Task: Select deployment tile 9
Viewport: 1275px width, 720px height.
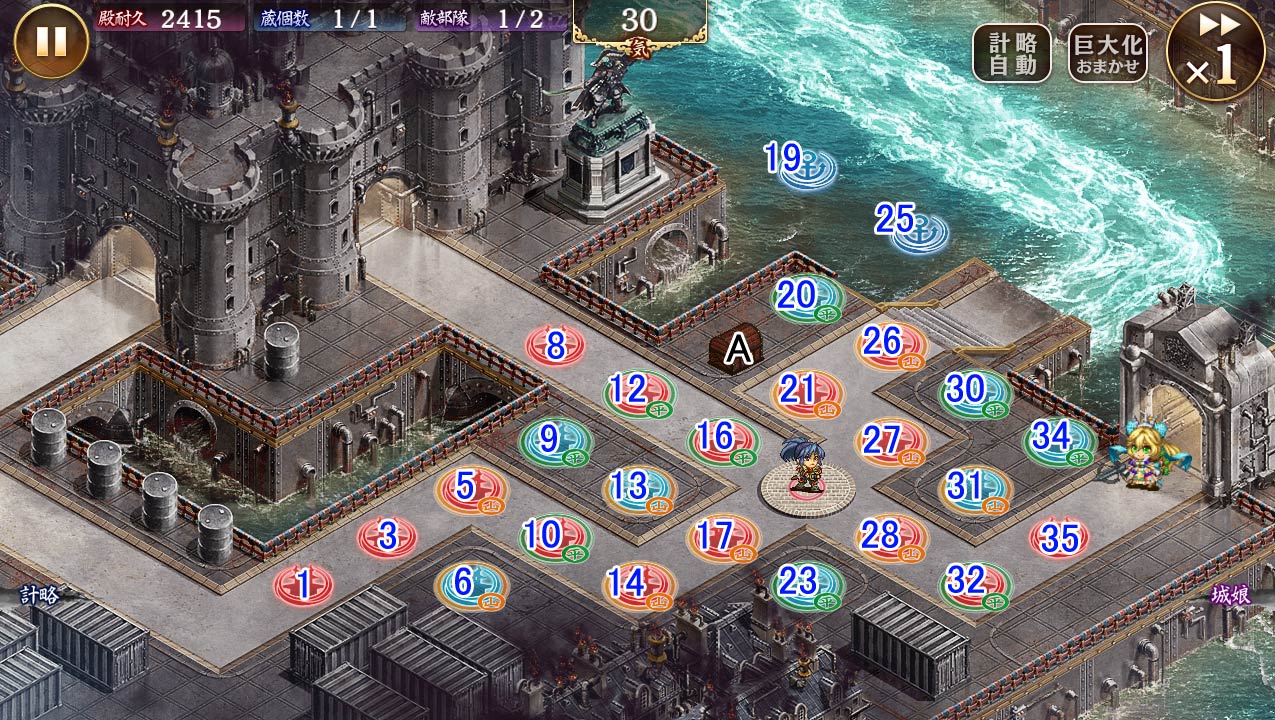Action: click(x=555, y=441)
